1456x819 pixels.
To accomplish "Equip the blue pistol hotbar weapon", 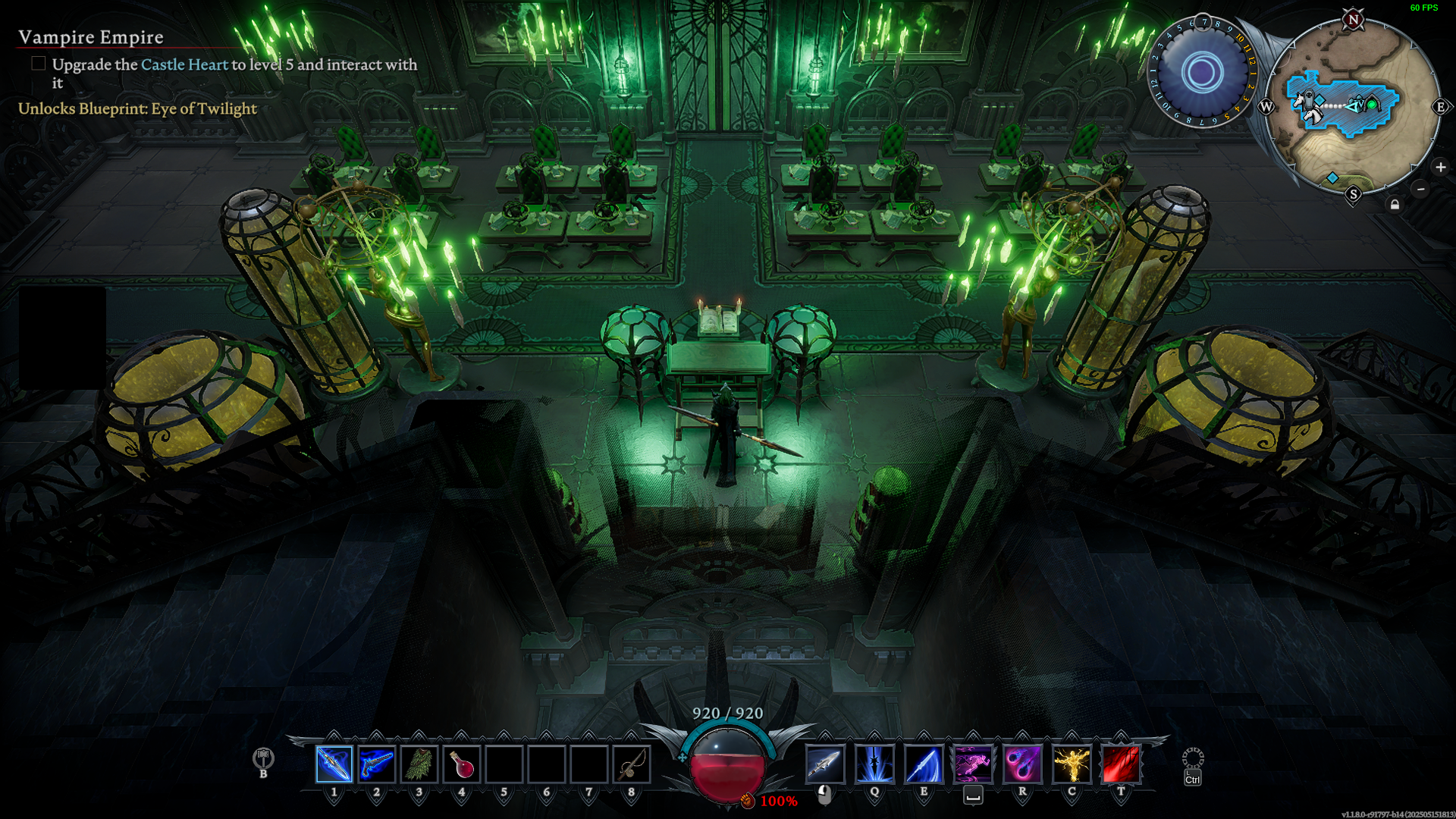I will point(376,764).
